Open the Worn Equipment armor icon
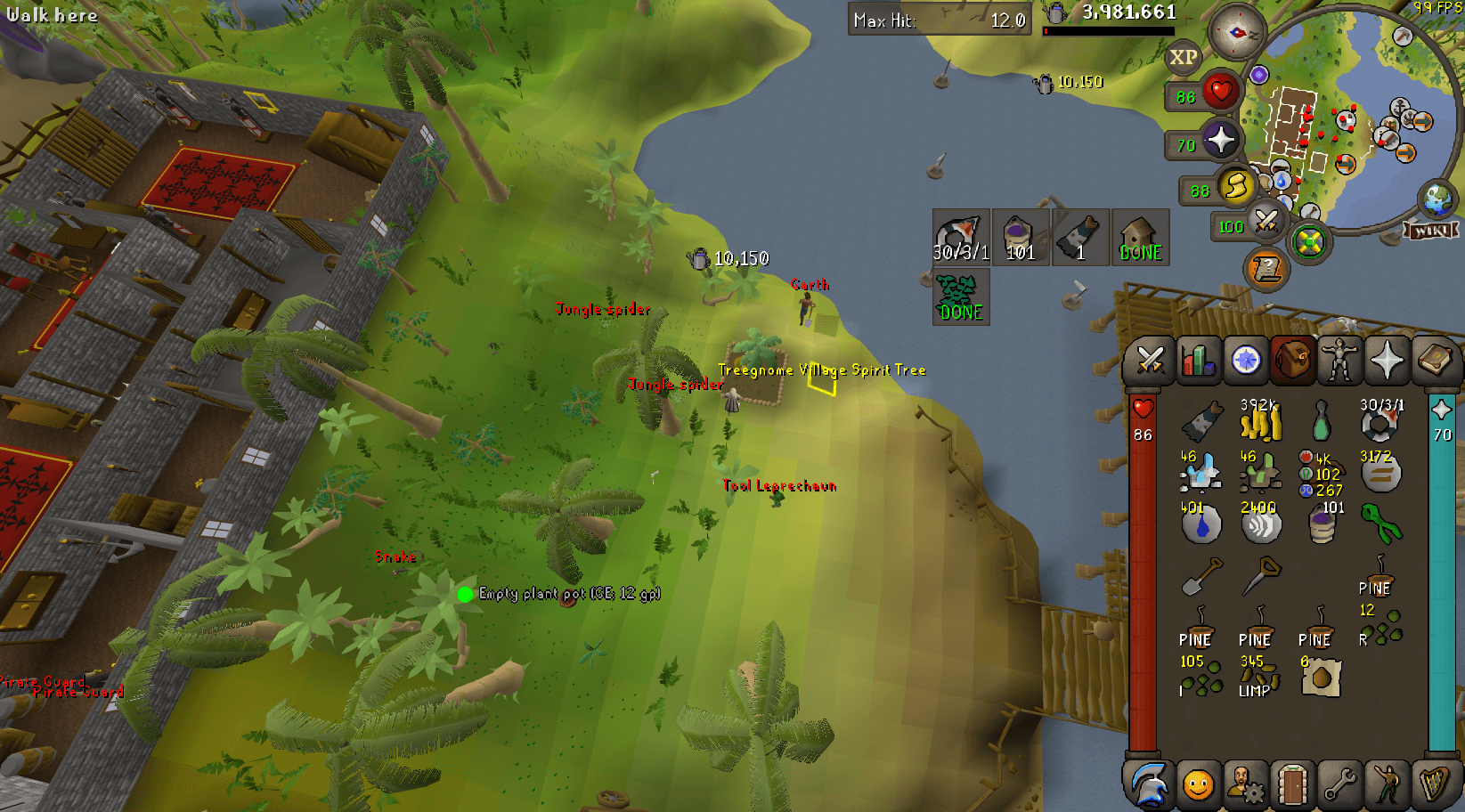This screenshot has height=812, width=1465. [1341, 361]
